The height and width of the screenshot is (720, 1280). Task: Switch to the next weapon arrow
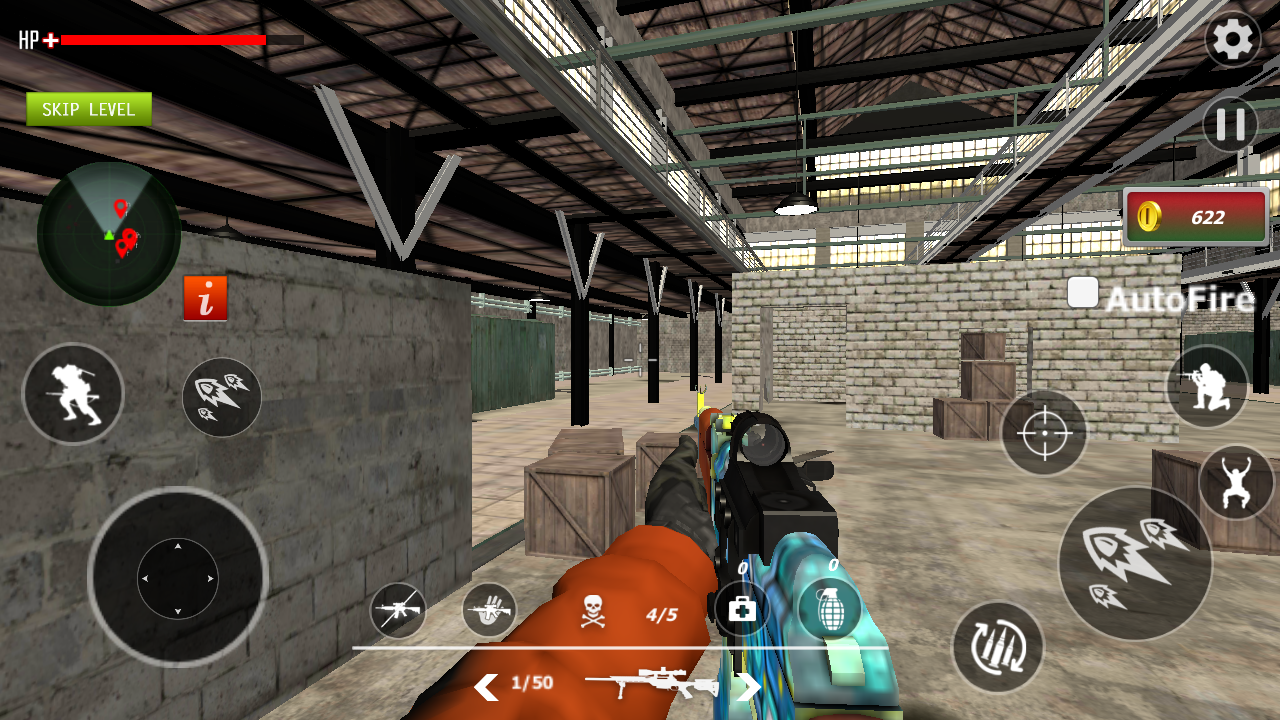click(748, 686)
